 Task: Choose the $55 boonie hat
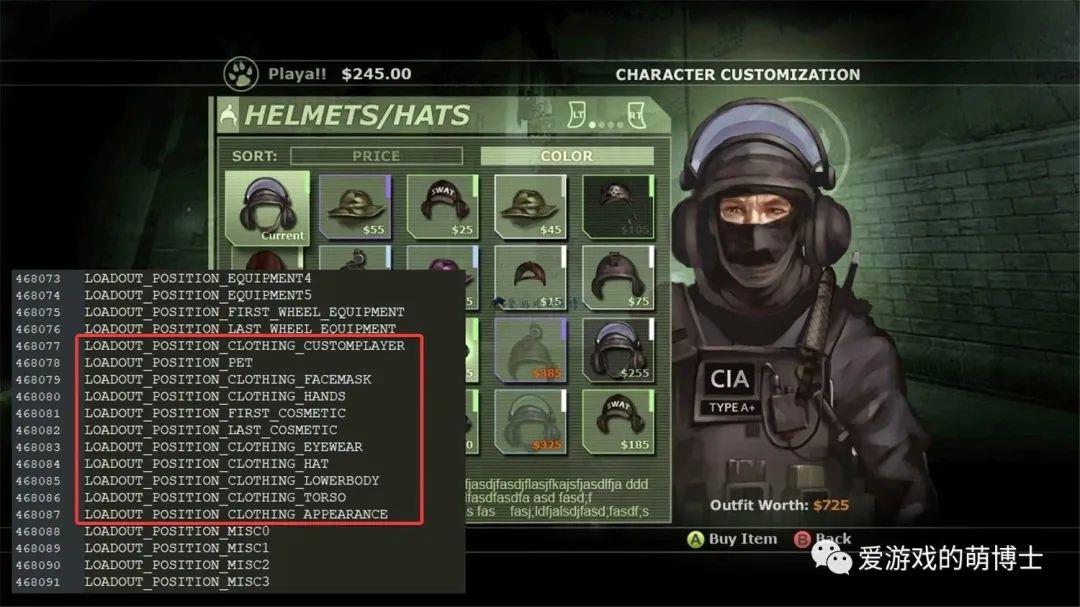tap(354, 207)
